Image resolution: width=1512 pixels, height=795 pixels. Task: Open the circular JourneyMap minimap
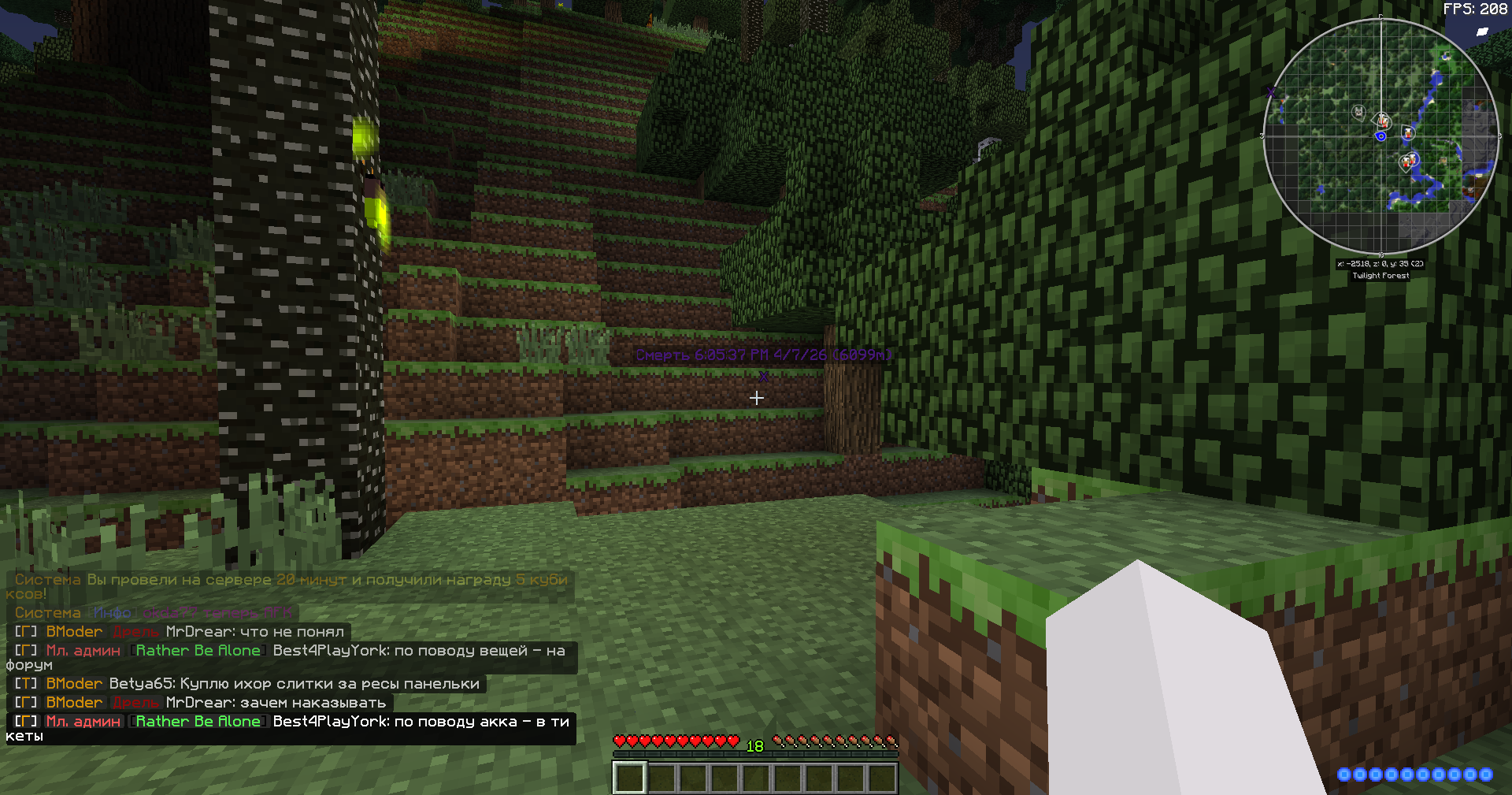point(1380,136)
